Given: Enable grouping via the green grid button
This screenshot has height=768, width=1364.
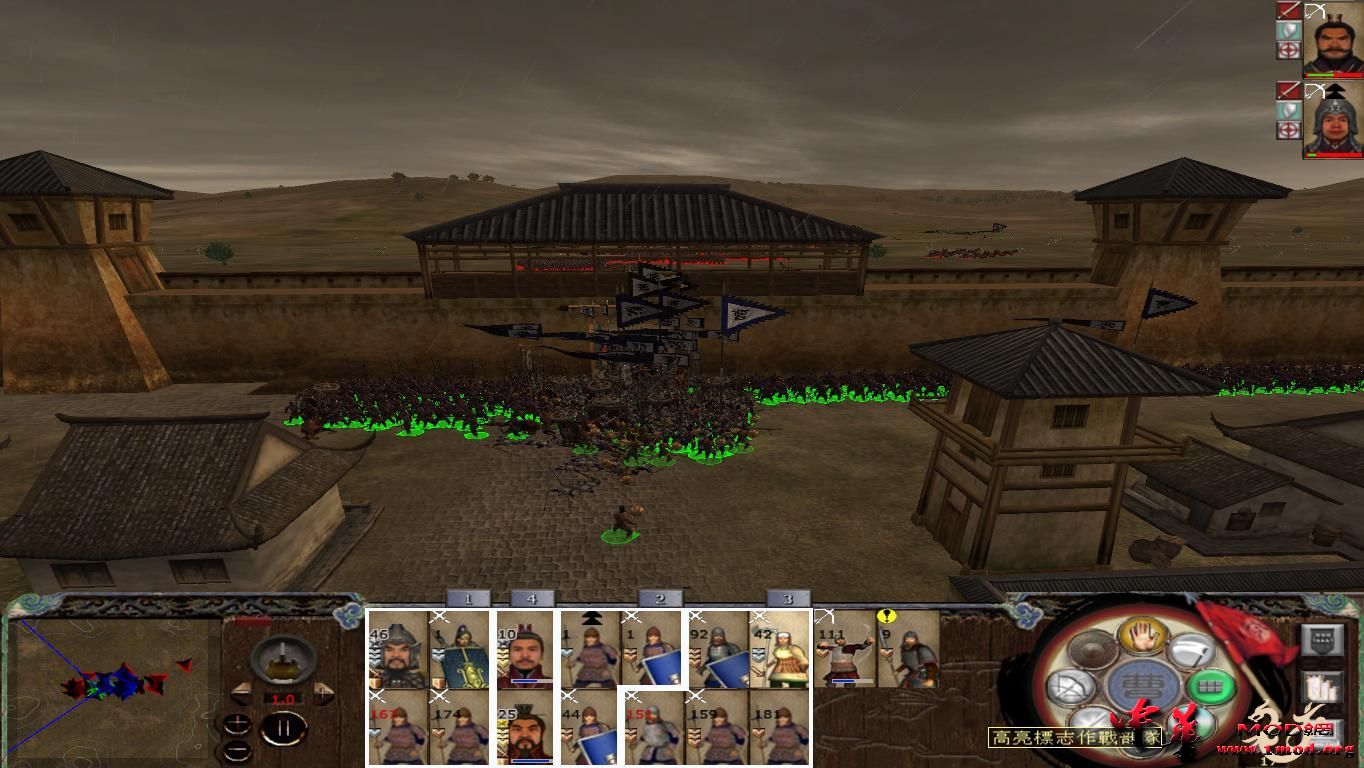Looking at the screenshot, I should coord(1209,686).
